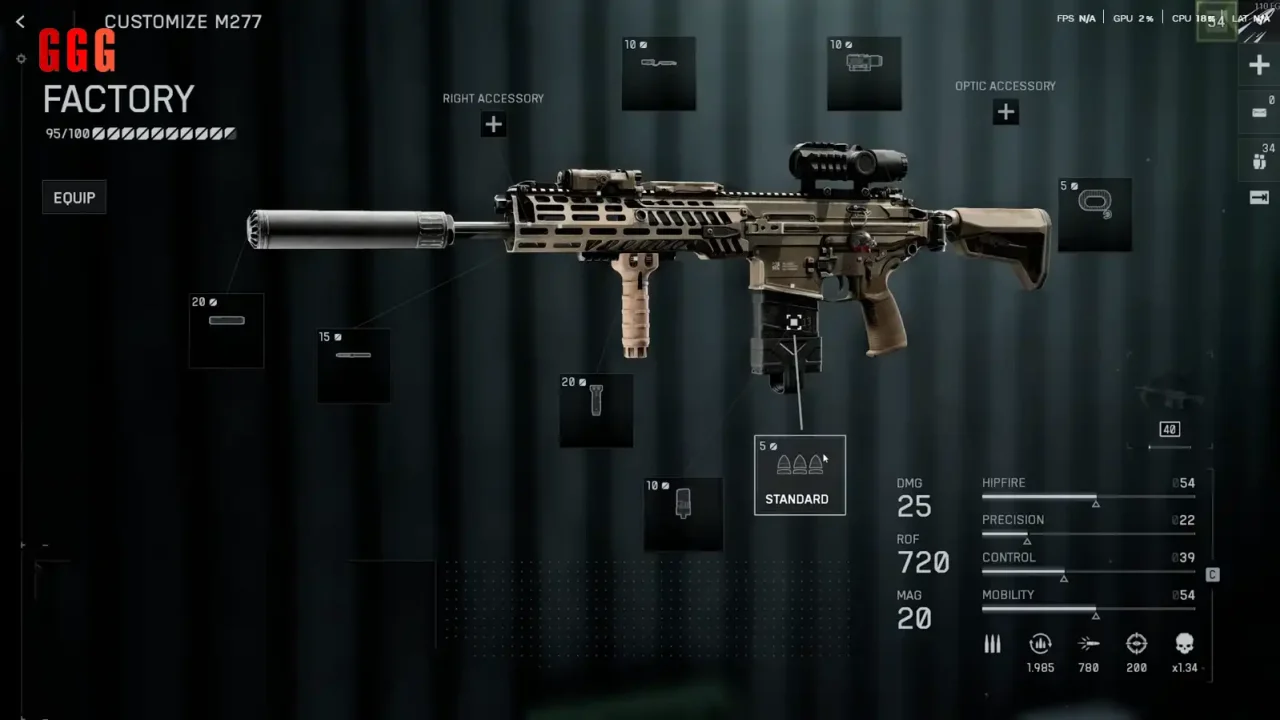The width and height of the screenshot is (1280, 720).
Task: Click the plus icon in right sidebar
Action: click(1259, 66)
